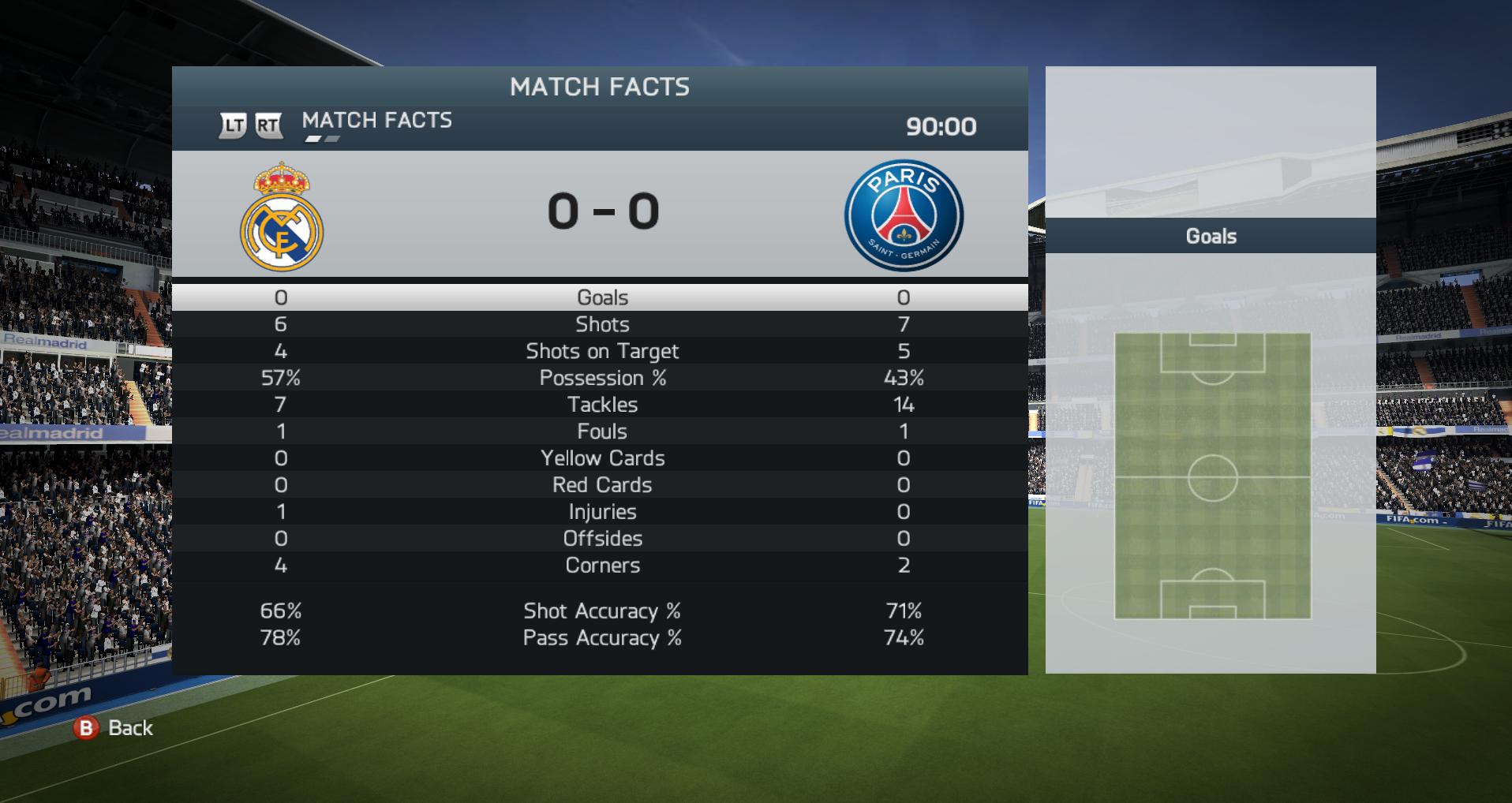1512x803 pixels.
Task: Select the Shots stat row
Action: (601, 324)
